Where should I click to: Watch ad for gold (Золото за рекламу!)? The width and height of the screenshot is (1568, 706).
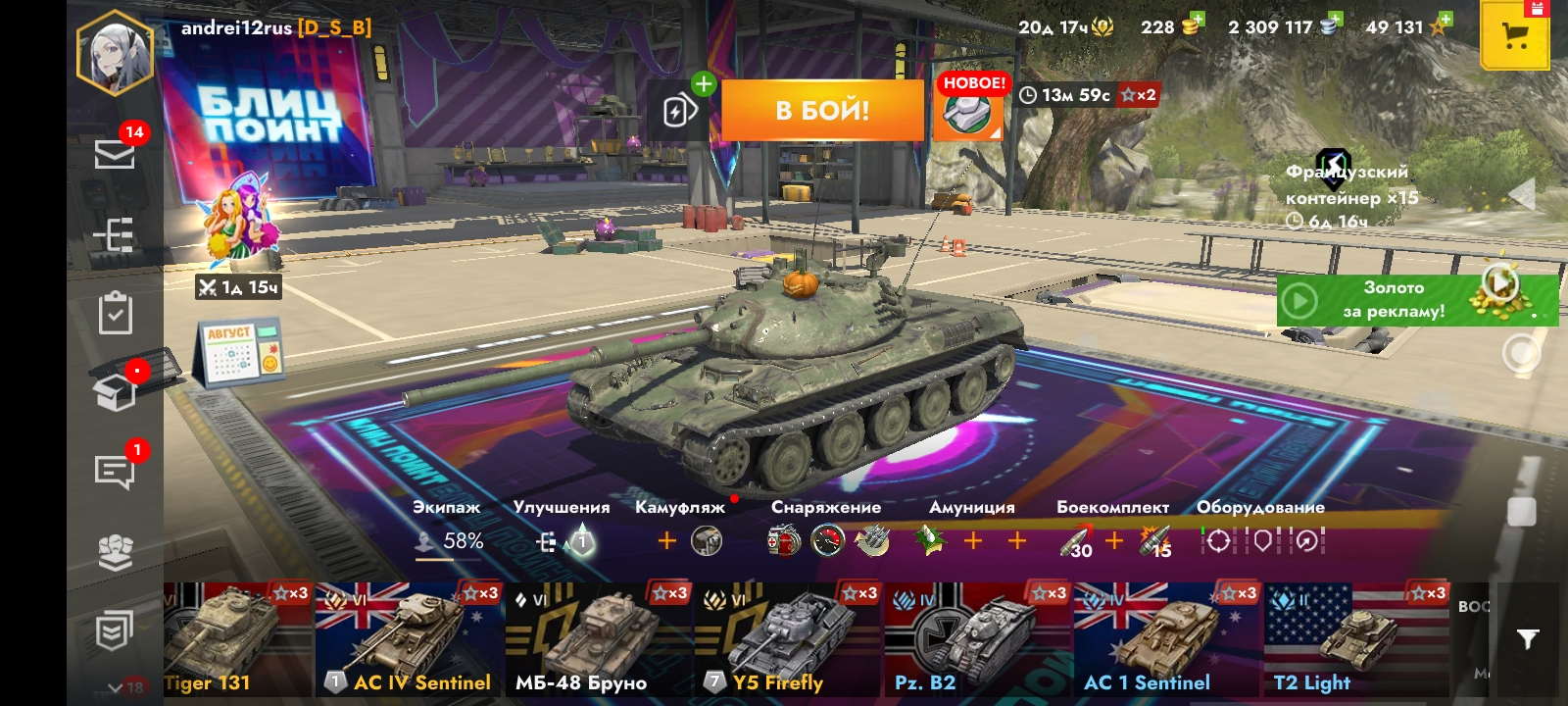pos(1416,299)
